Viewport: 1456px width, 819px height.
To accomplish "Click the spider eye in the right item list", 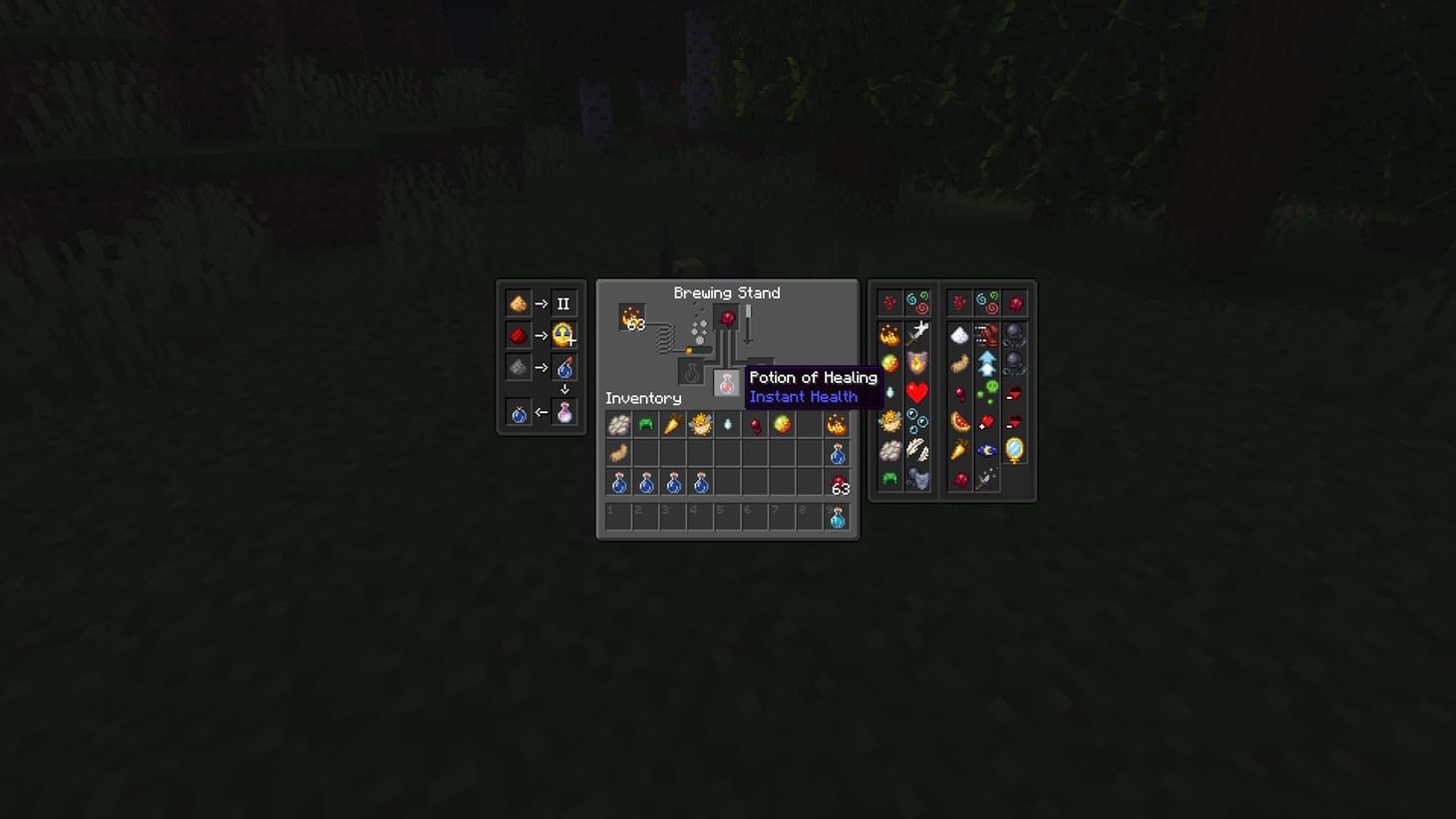I will pos(959,393).
